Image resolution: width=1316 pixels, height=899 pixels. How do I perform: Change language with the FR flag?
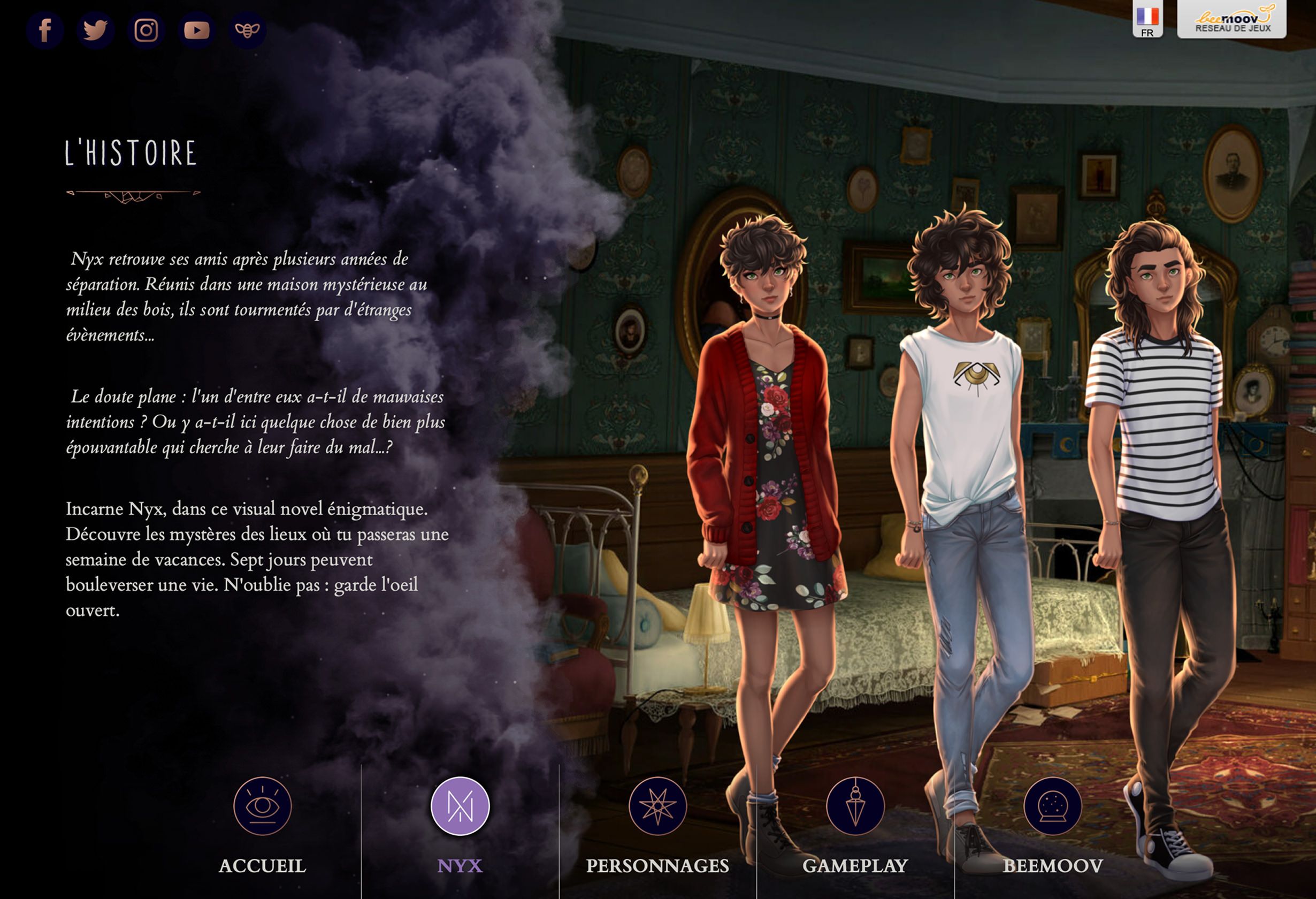point(1147,20)
